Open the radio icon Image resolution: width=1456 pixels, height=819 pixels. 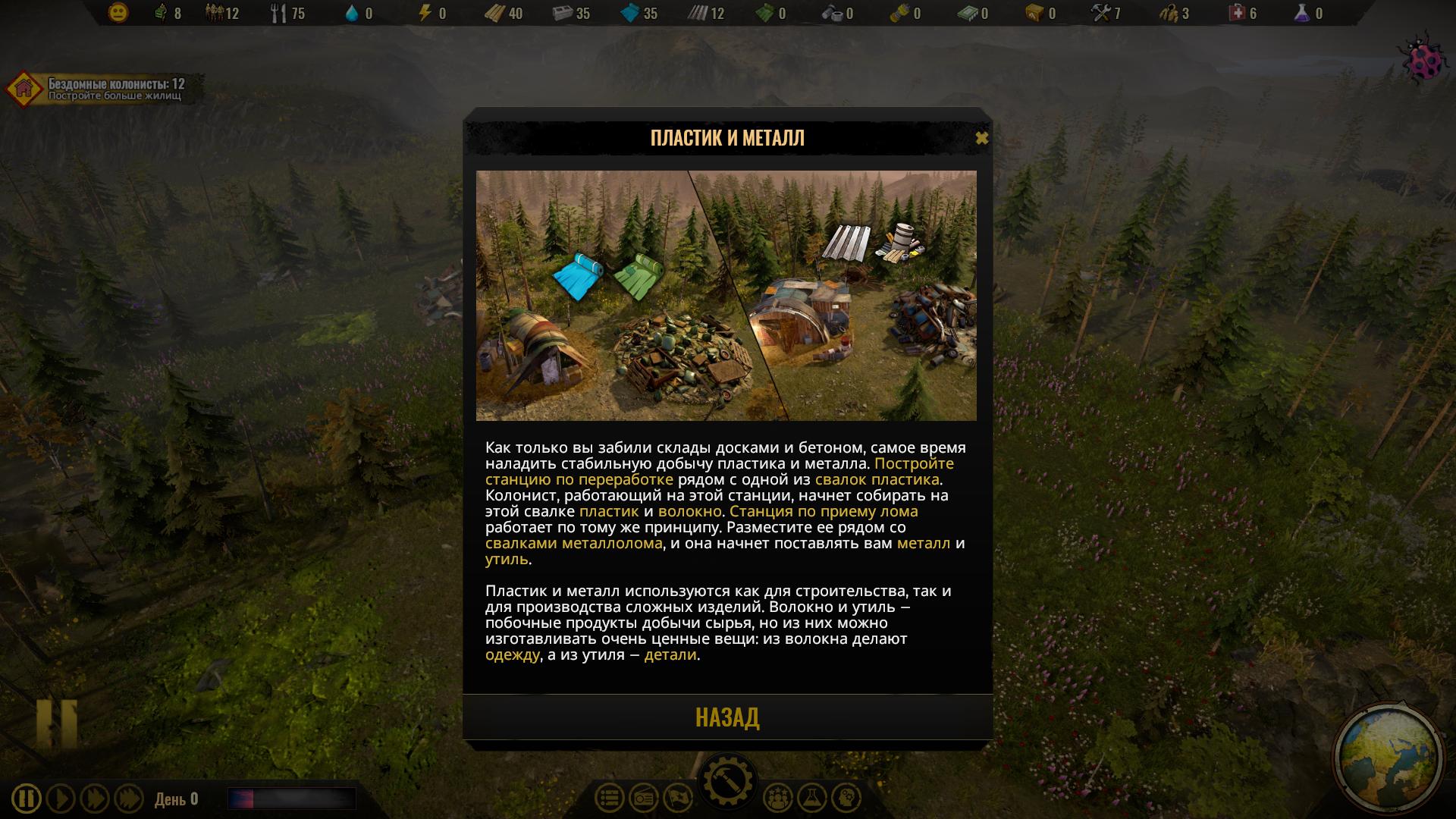tap(644, 798)
